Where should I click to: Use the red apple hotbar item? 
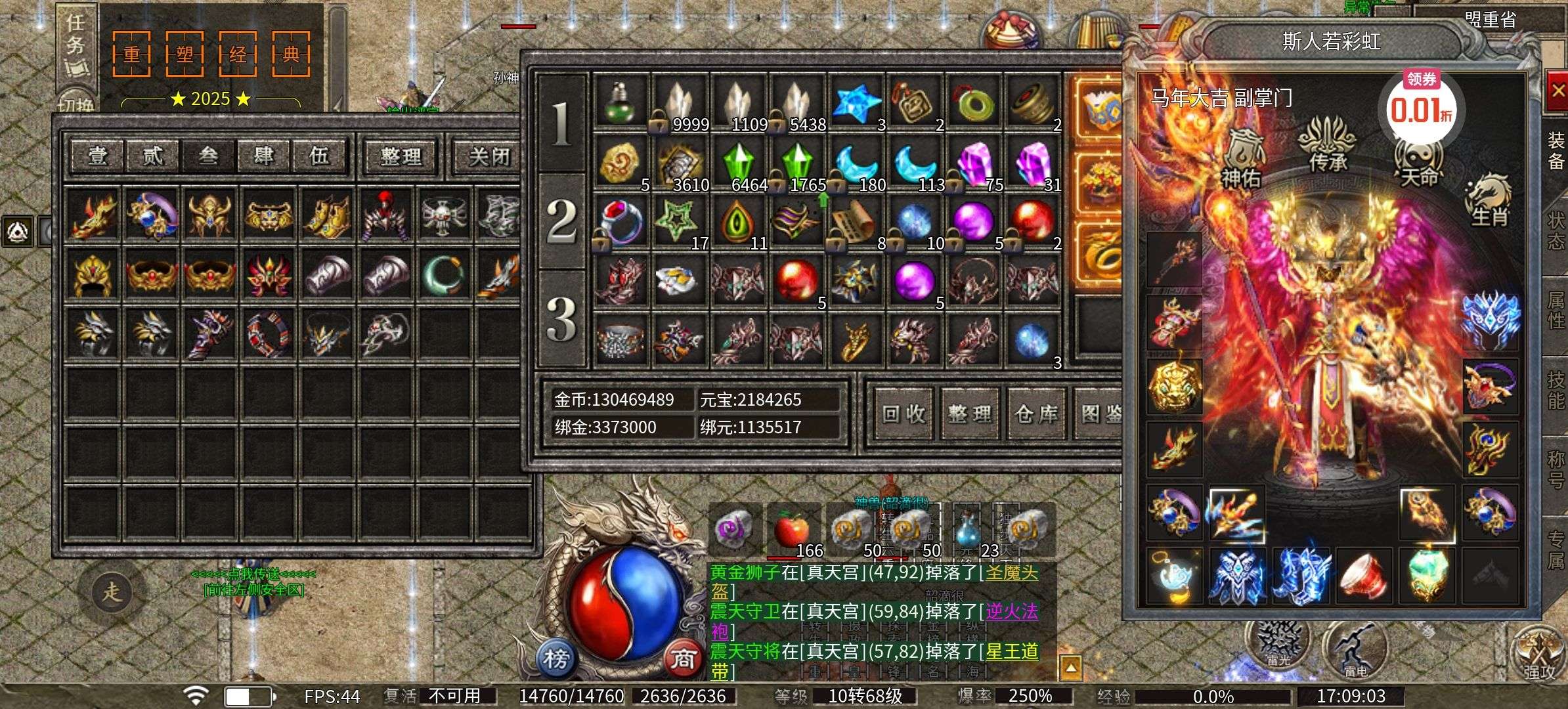[793, 530]
